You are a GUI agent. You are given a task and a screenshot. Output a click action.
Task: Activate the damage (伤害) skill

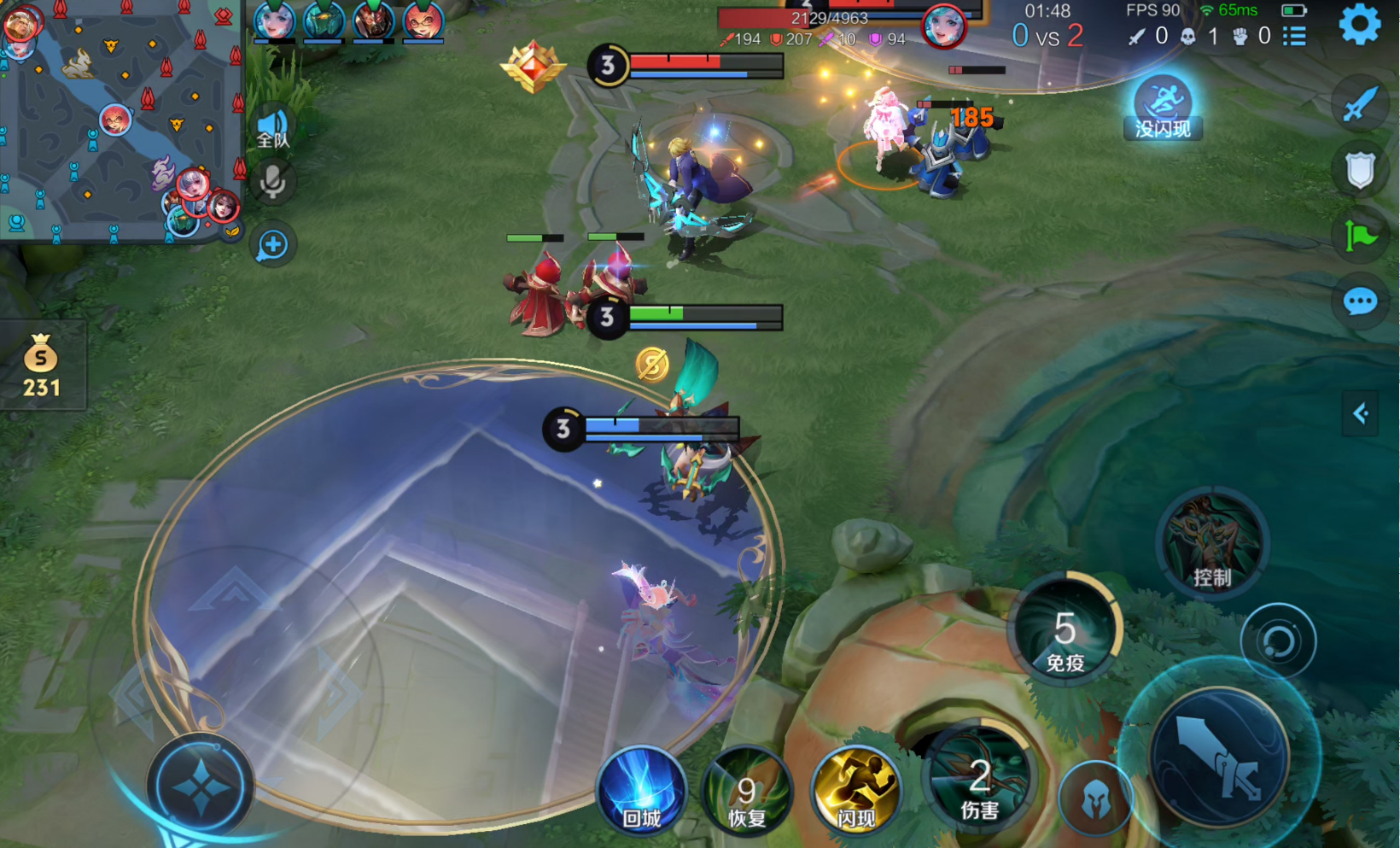click(x=979, y=780)
